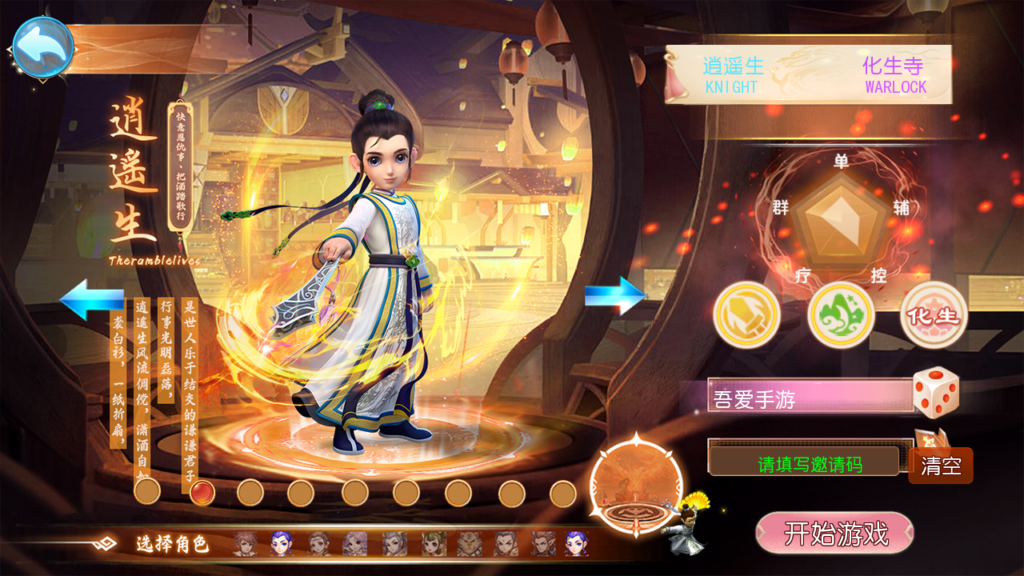Select the 逍遥生 Knight tab

coord(734,75)
